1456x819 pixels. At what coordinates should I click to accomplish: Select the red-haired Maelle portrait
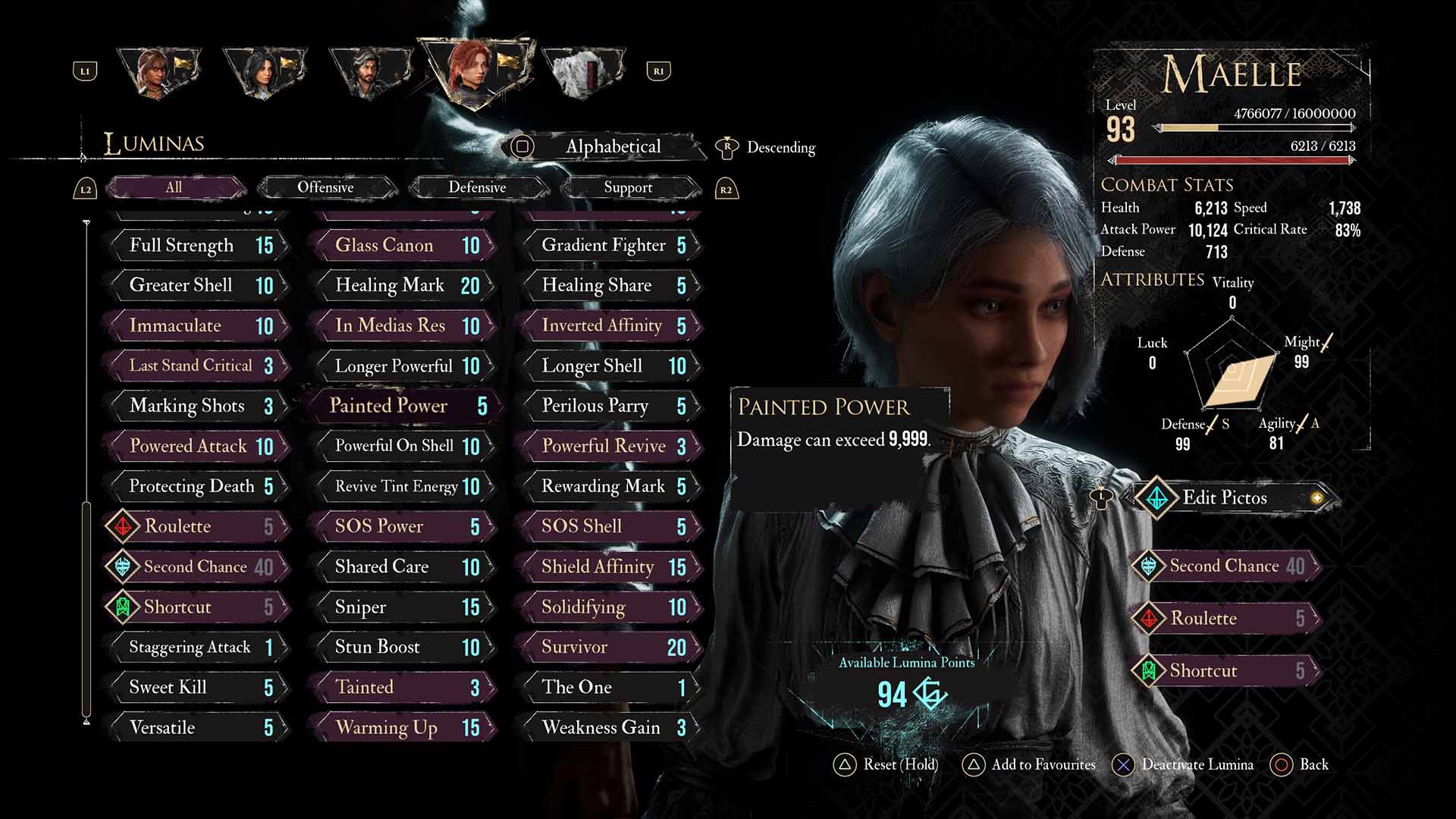click(476, 72)
